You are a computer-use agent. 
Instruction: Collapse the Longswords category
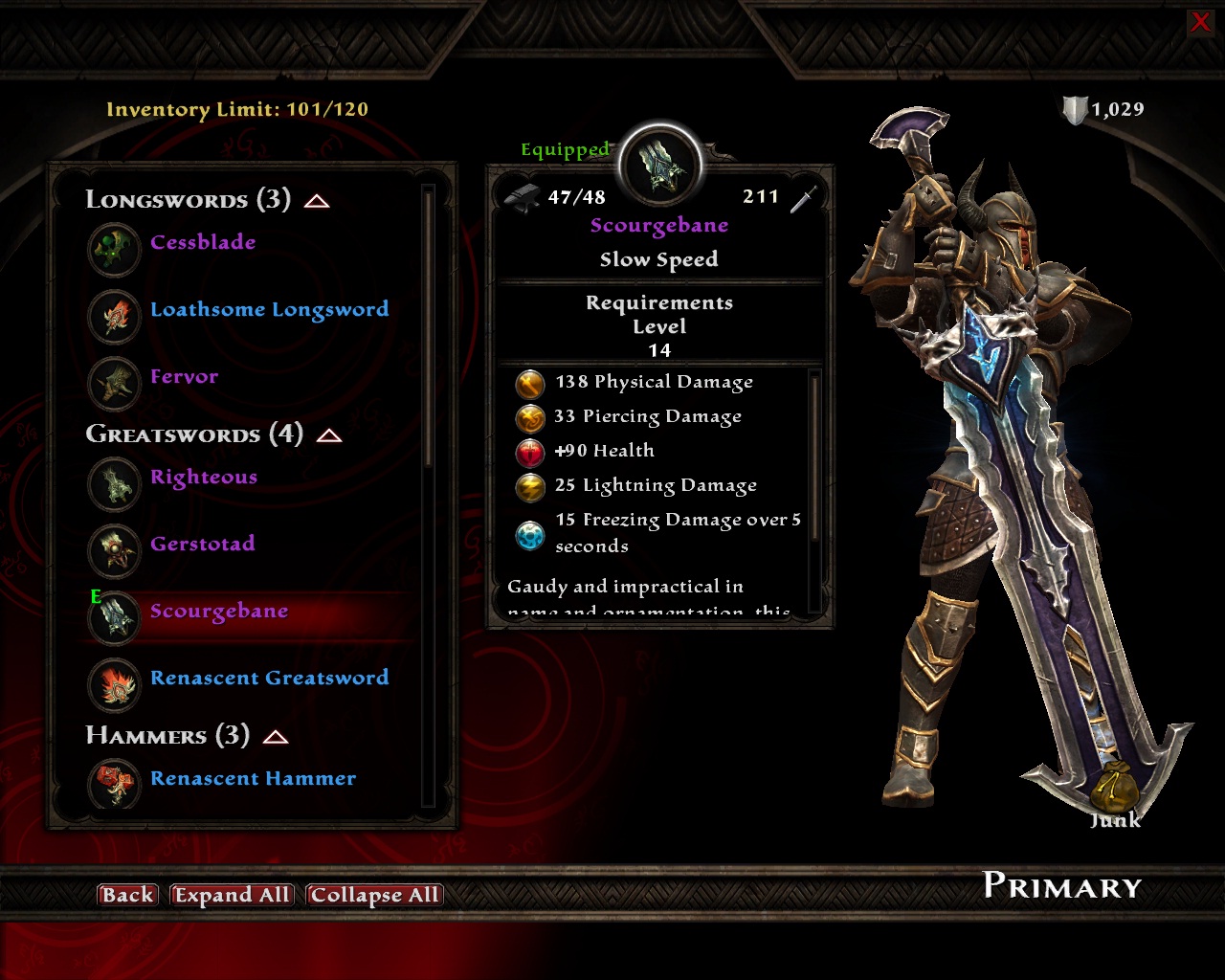(317, 201)
